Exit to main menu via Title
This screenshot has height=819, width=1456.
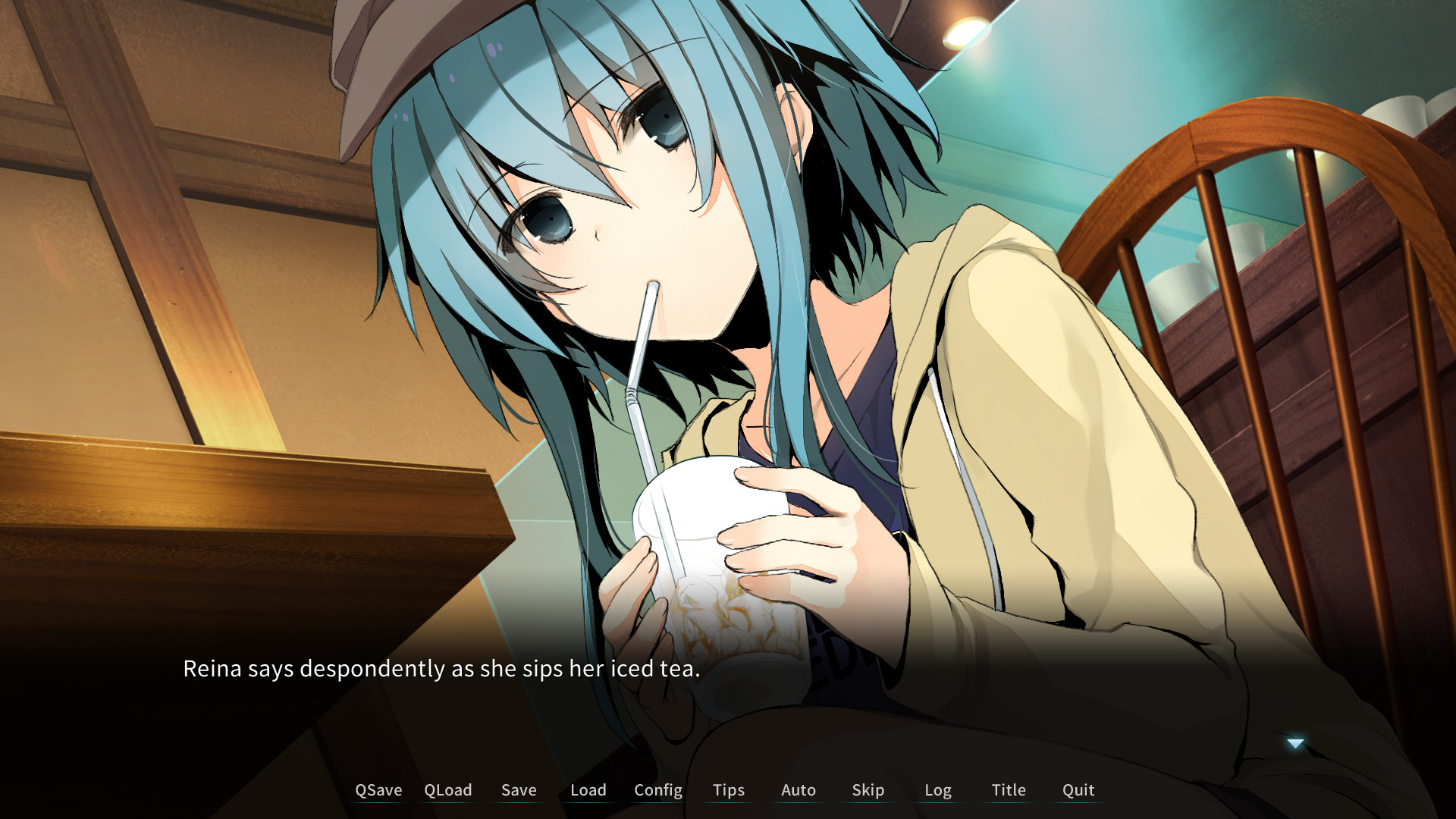[1009, 789]
